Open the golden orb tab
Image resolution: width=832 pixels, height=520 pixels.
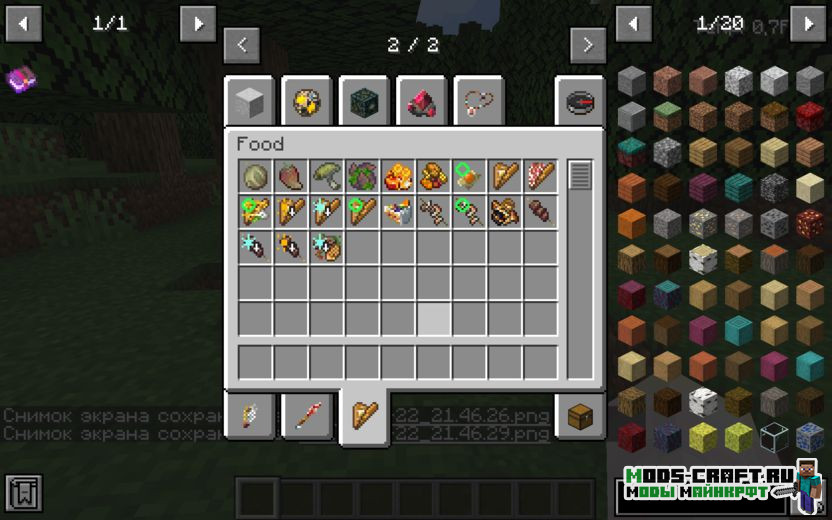(x=306, y=101)
